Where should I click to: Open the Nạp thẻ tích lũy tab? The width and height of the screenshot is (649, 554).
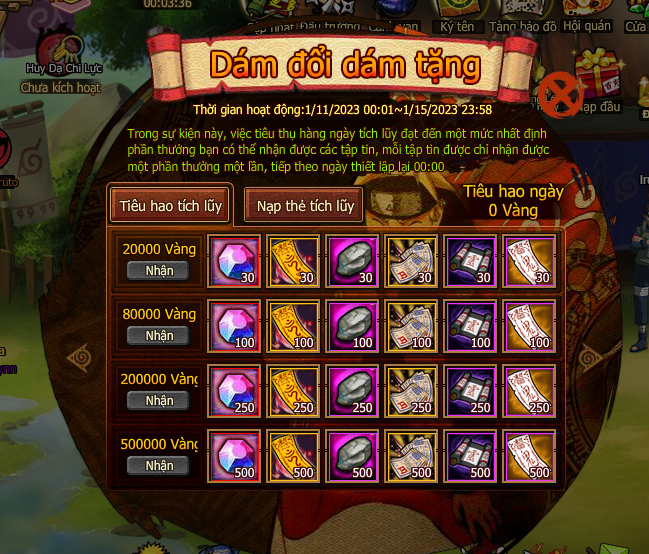[305, 206]
